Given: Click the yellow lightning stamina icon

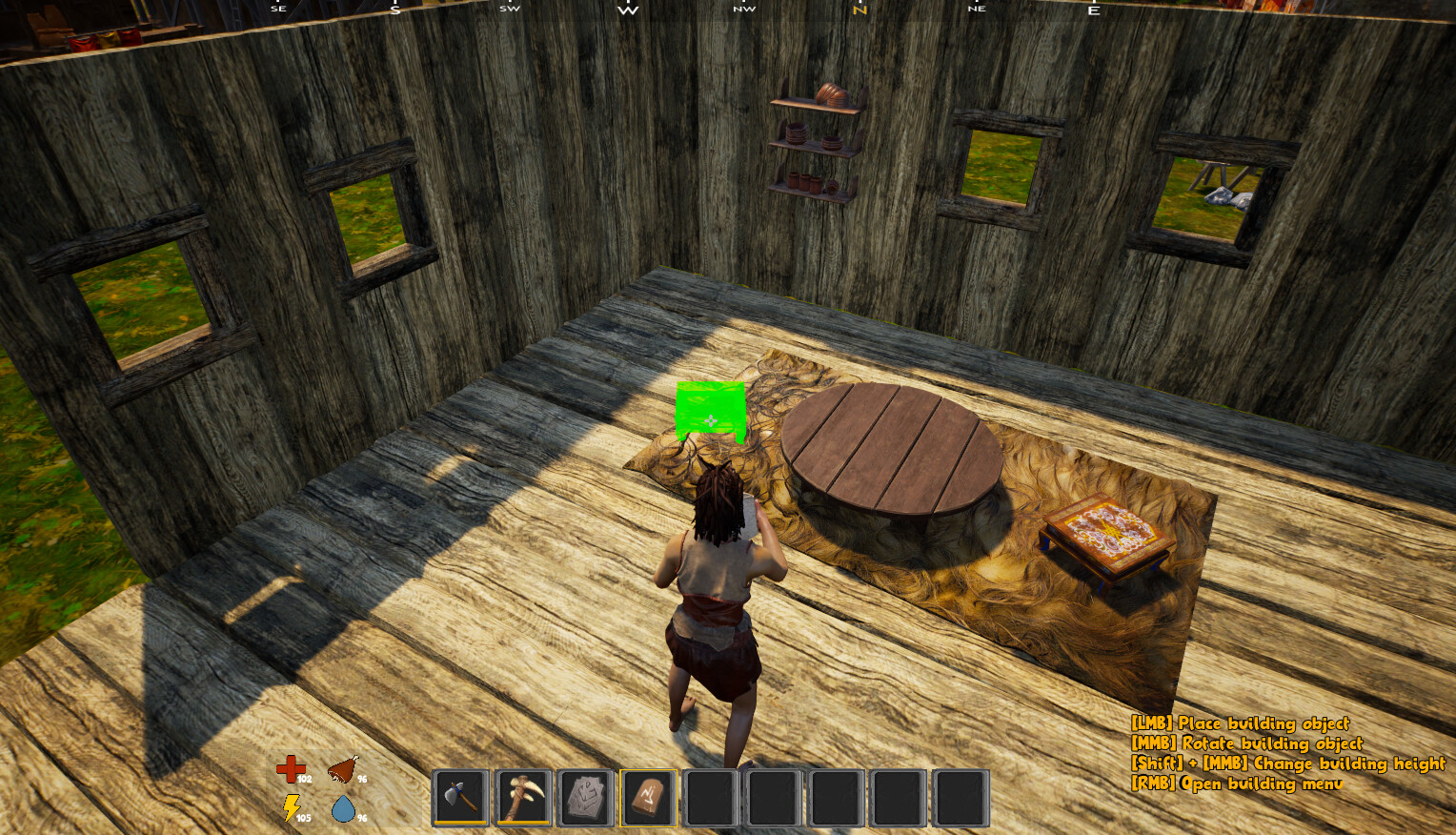Looking at the screenshot, I should 292,809.
